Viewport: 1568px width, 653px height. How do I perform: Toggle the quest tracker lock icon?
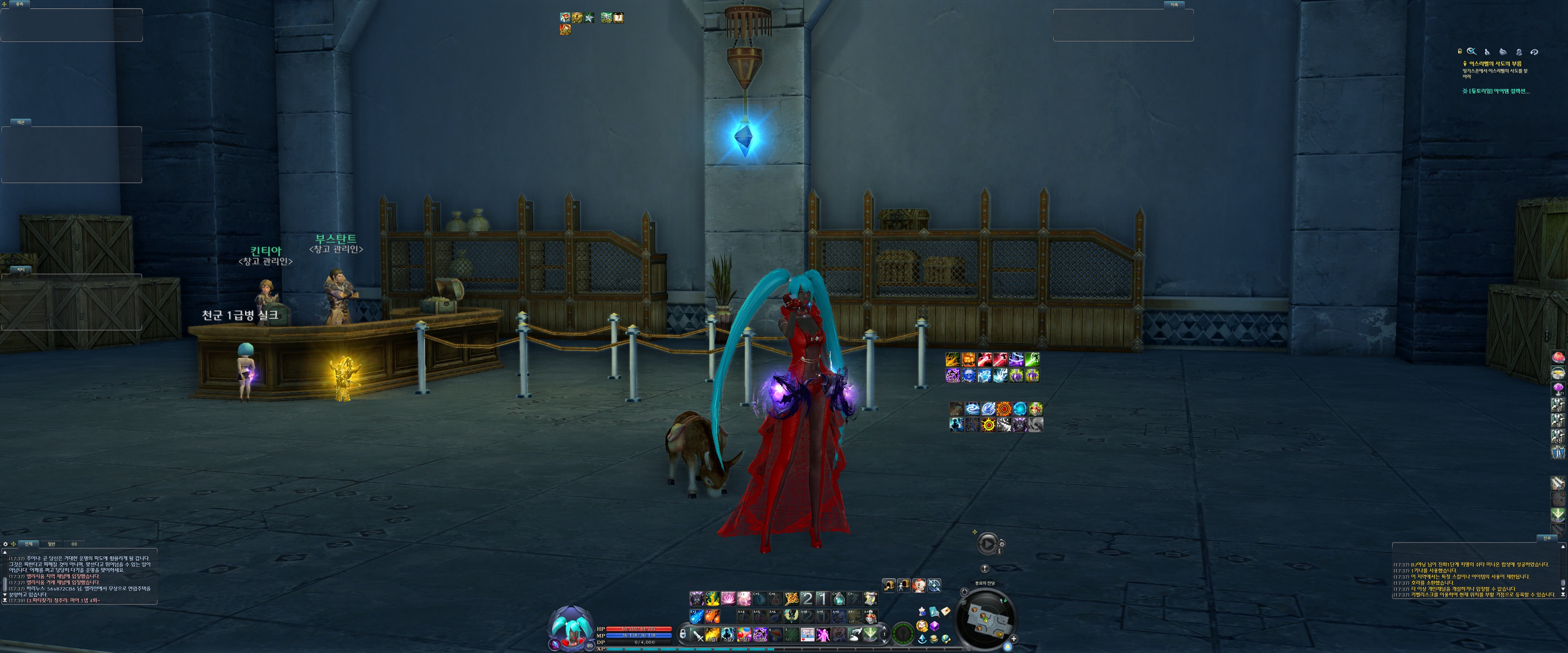1460,52
